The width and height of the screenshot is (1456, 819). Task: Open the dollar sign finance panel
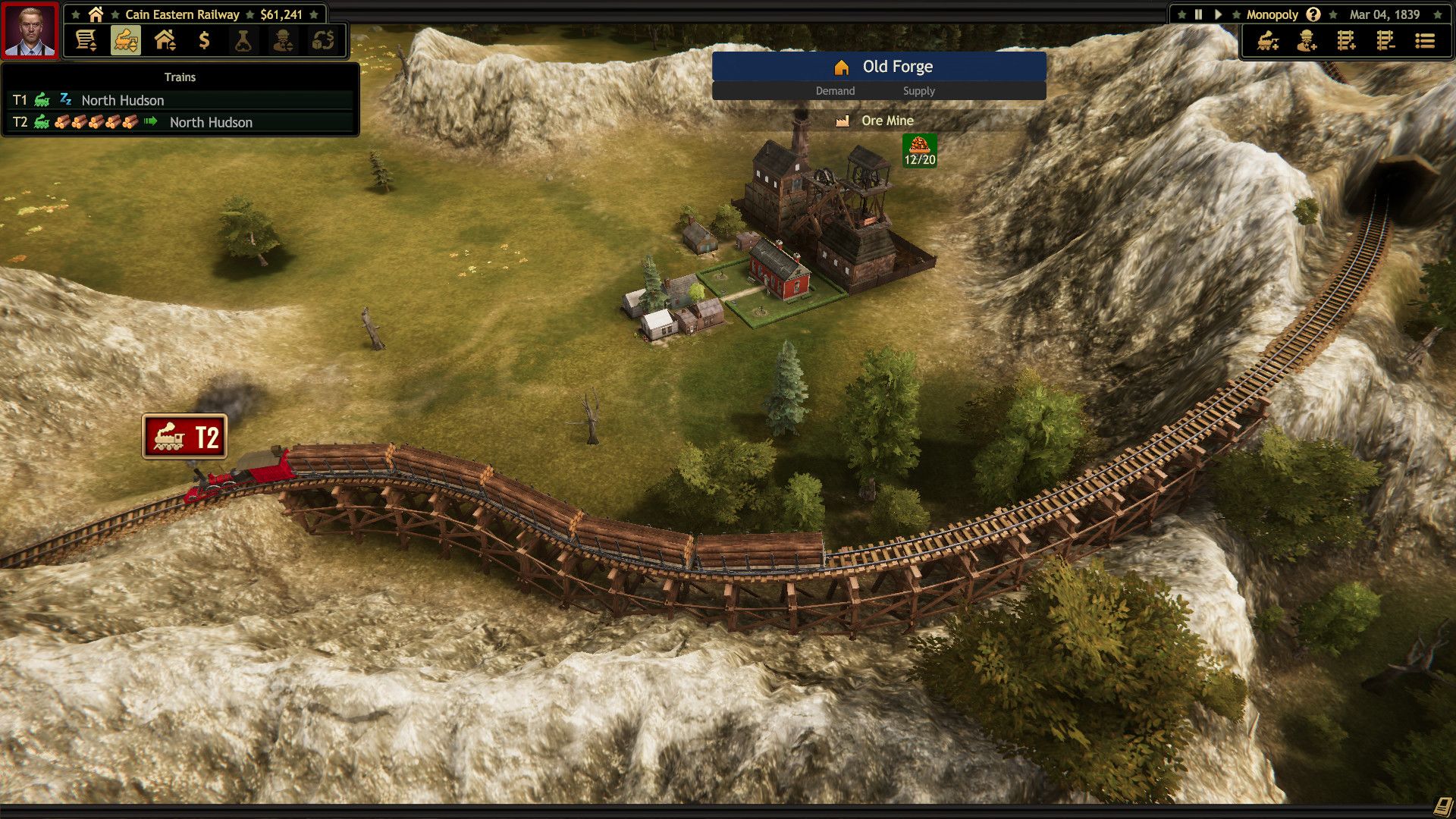204,40
